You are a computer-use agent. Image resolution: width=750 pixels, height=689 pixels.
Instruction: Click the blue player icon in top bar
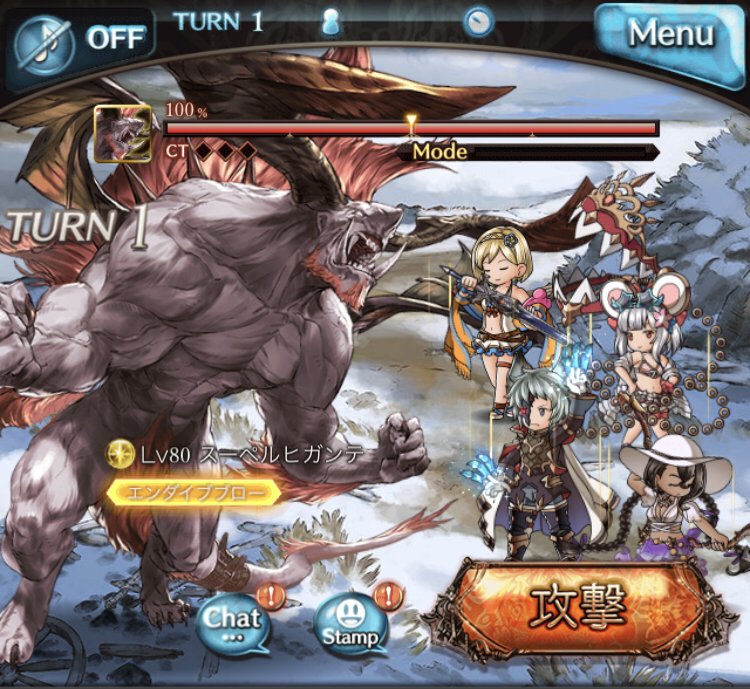tap(331, 22)
